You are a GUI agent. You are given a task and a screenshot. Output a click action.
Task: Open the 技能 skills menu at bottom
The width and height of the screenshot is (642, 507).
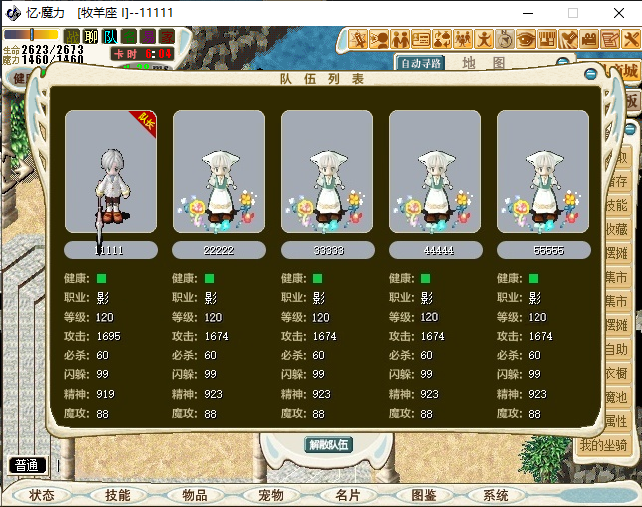coord(118,495)
